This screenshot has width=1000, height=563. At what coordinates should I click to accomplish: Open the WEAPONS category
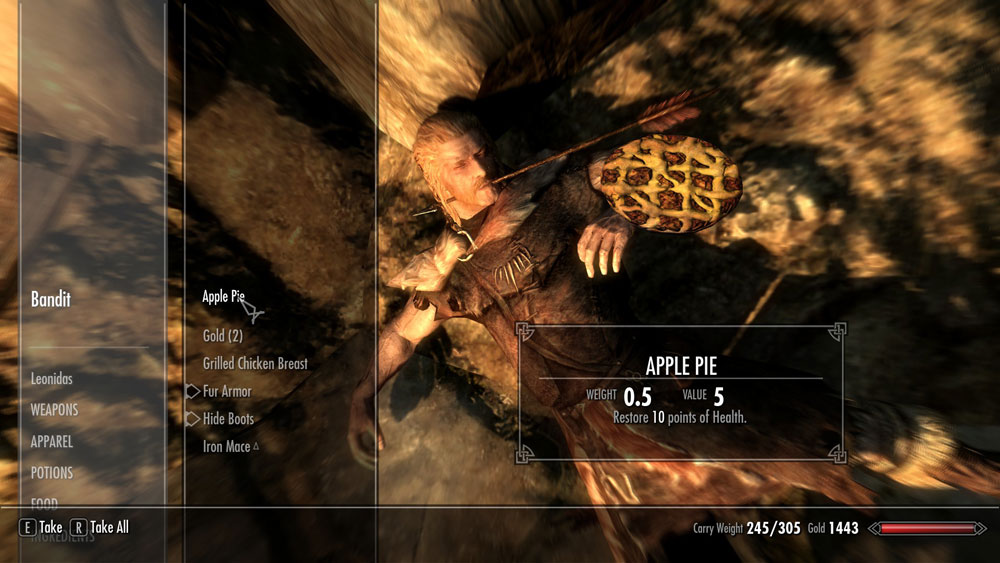(x=54, y=410)
